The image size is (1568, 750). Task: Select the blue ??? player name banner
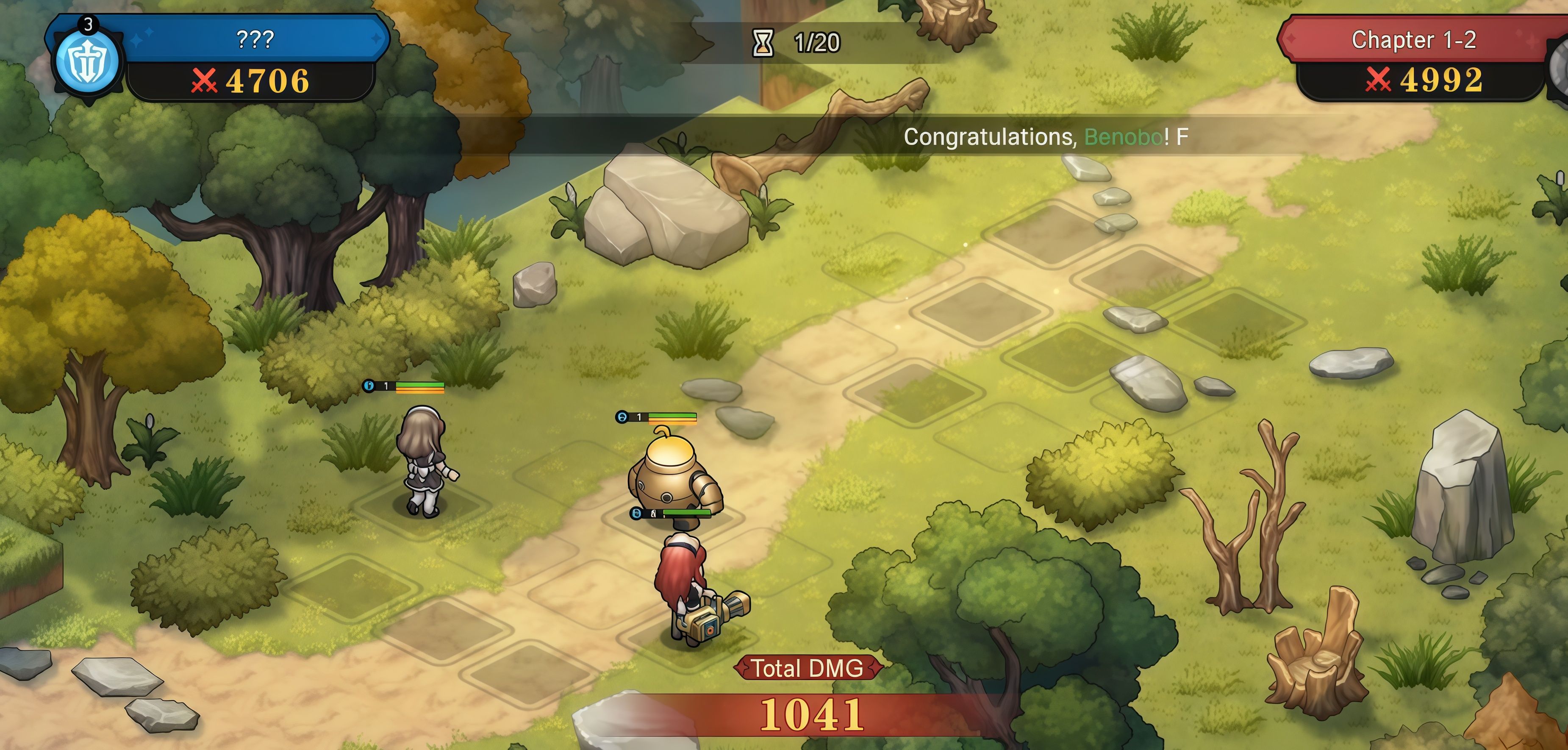pyautogui.click(x=255, y=39)
